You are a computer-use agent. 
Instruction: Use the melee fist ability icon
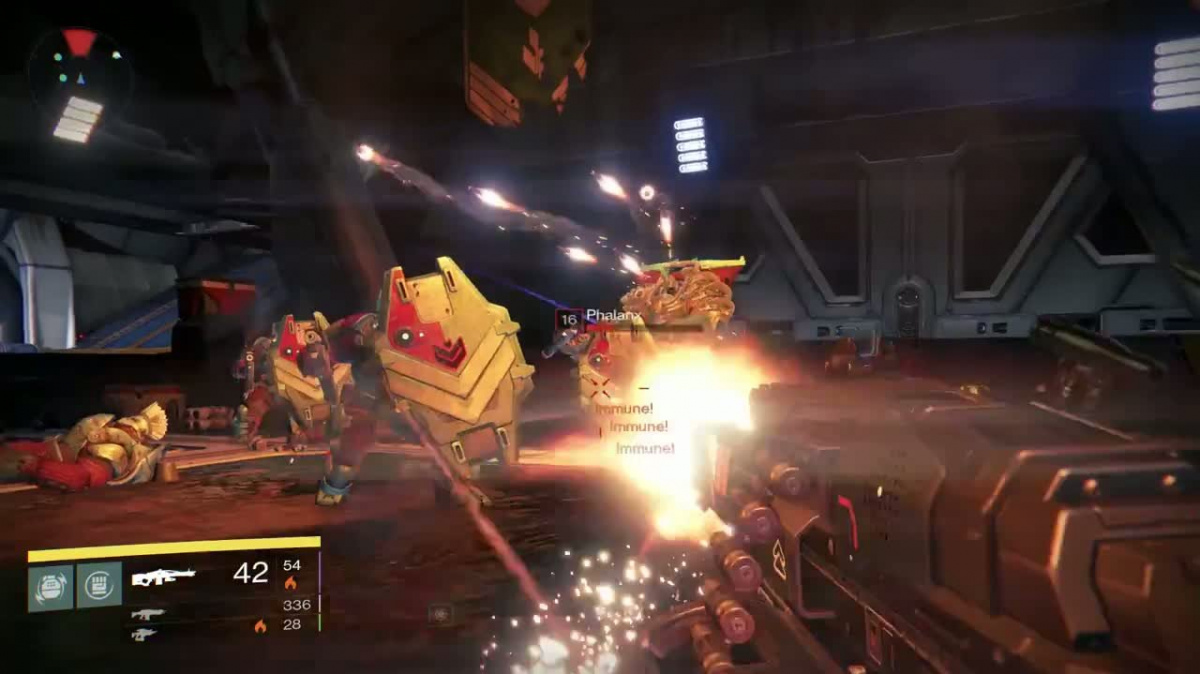[99, 585]
